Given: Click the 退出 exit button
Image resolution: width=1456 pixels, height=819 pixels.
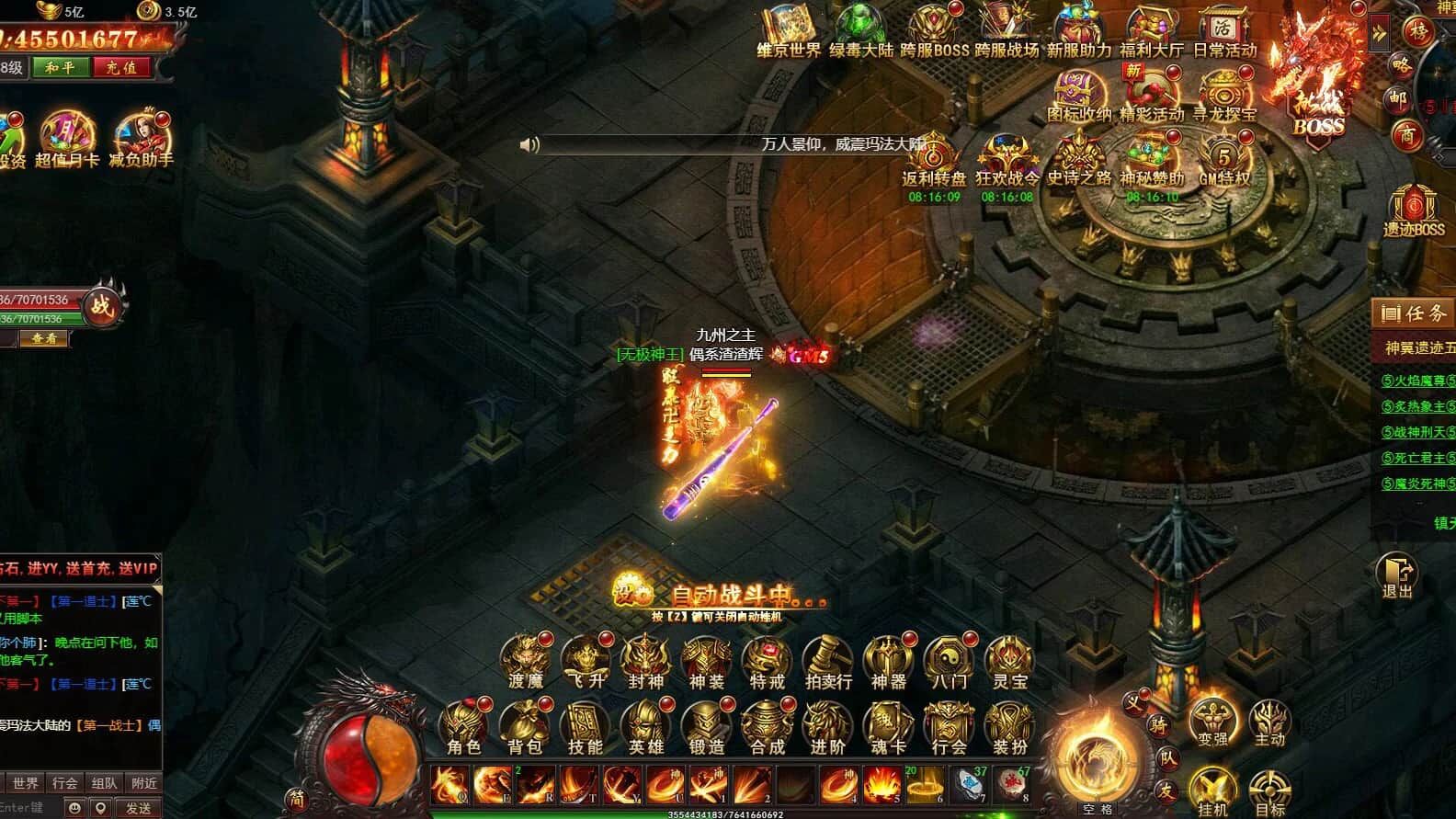Looking at the screenshot, I should (x=1396, y=576).
